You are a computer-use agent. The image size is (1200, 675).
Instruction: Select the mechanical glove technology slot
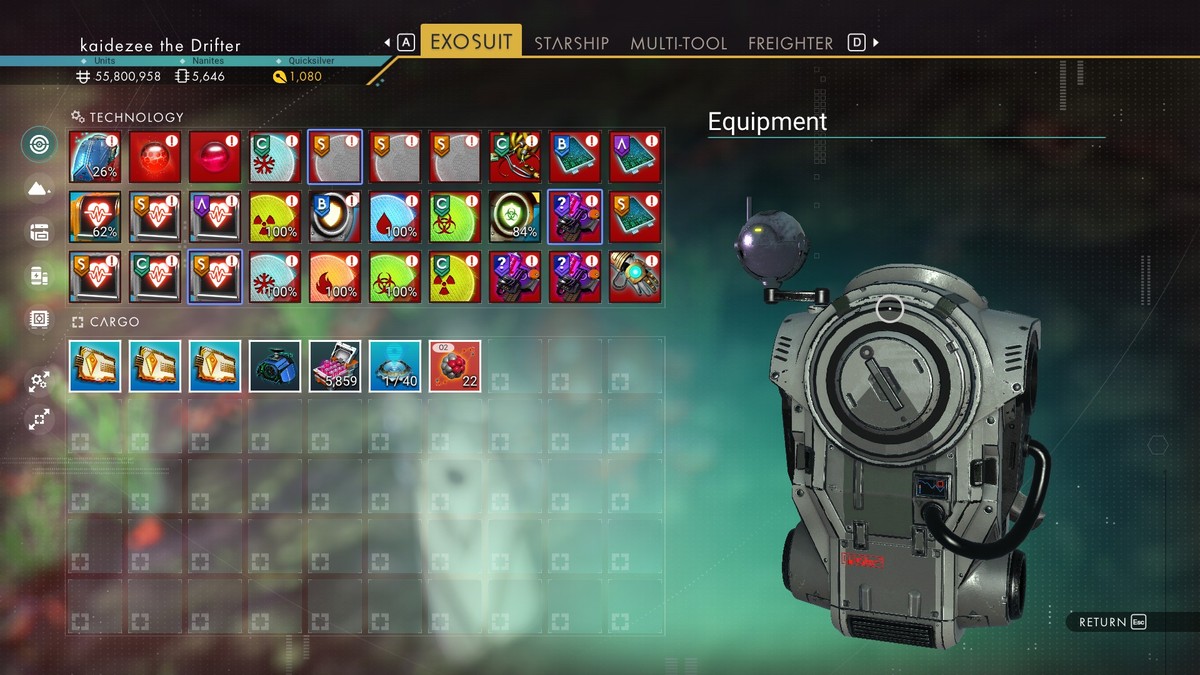click(x=635, y=277)
